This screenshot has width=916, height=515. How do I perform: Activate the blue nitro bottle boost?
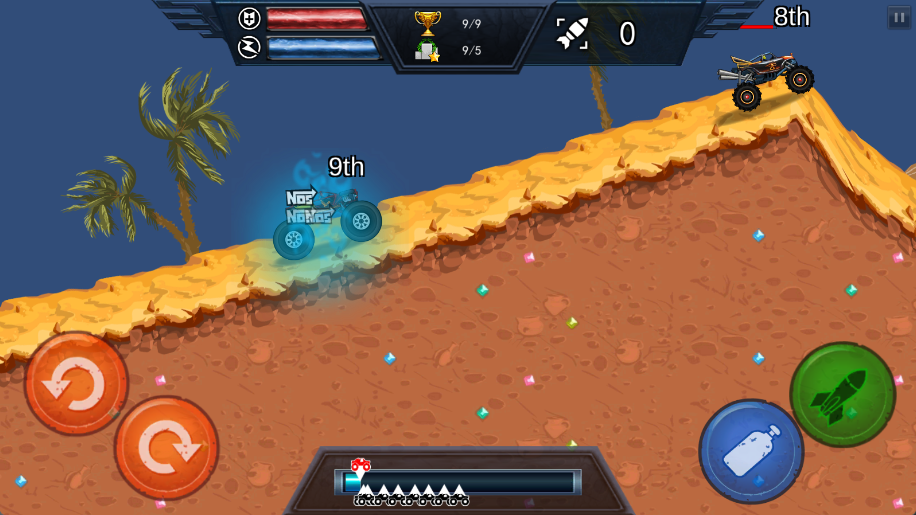[751, 452]
